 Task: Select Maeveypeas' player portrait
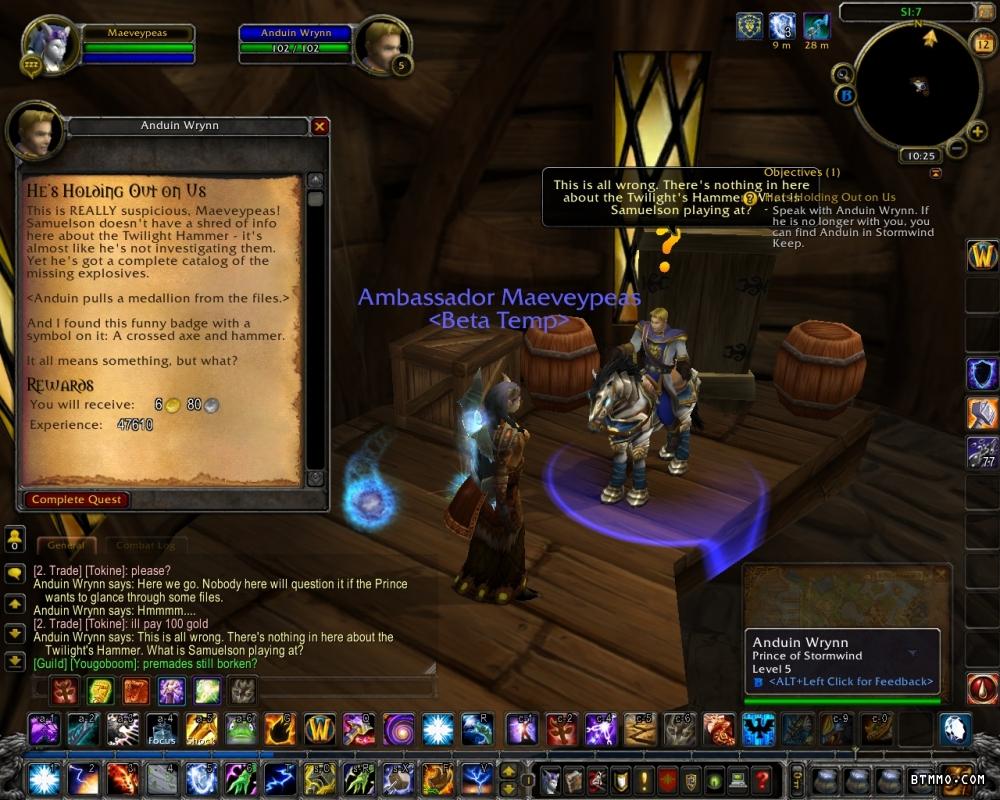click(x=46, y=43)
